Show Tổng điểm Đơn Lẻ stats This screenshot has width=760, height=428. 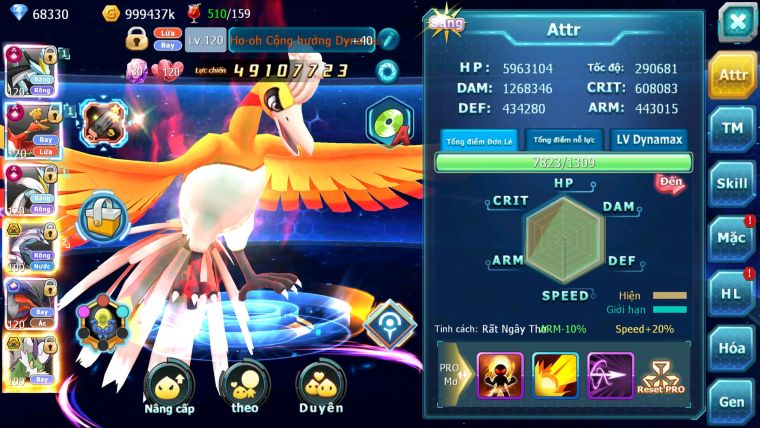[479, 140]
